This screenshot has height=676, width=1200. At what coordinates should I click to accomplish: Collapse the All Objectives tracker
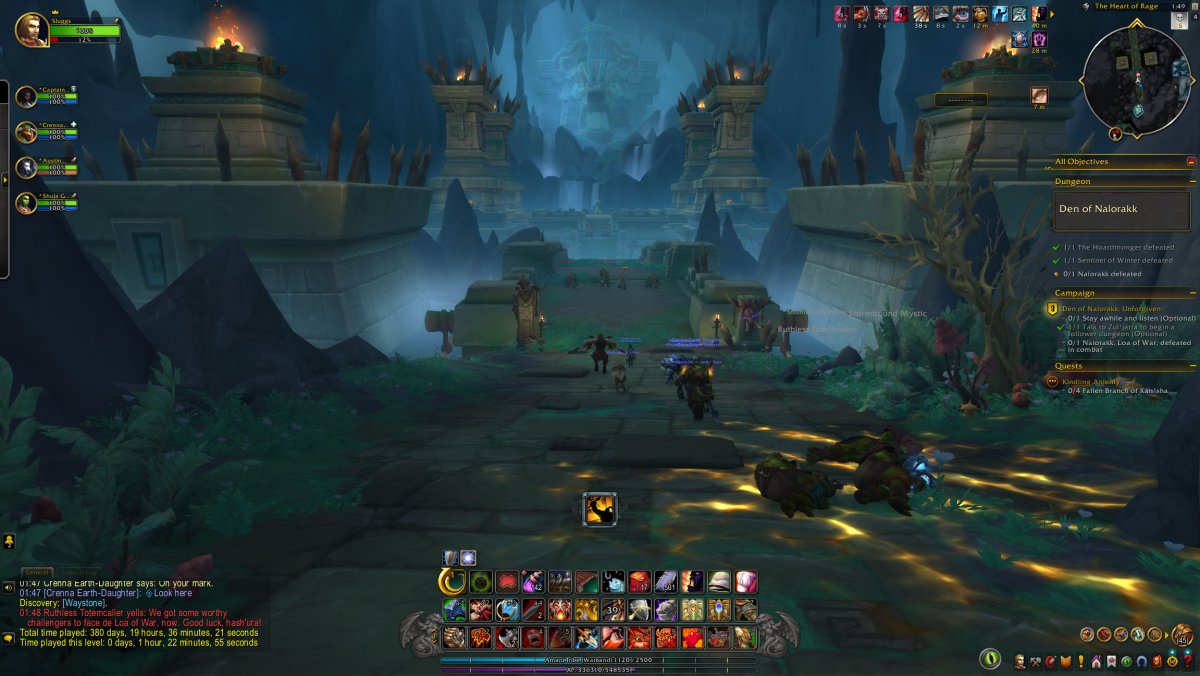pyautogui.click(x=1191, y=161)
